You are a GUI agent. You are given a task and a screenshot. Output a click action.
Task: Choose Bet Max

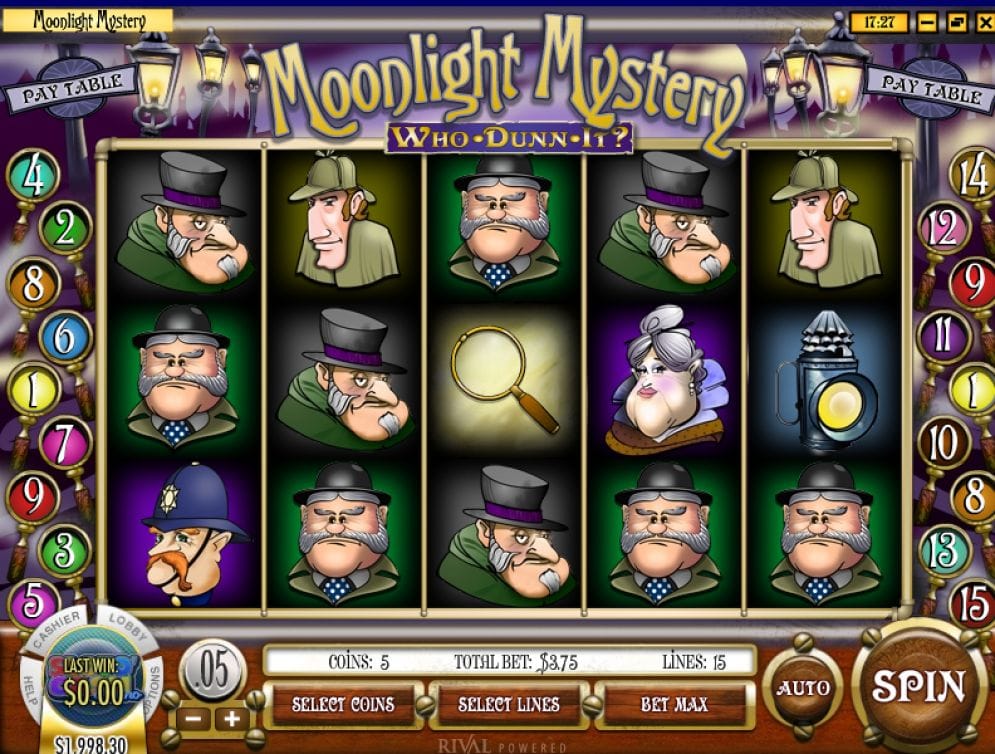(676, 705)
